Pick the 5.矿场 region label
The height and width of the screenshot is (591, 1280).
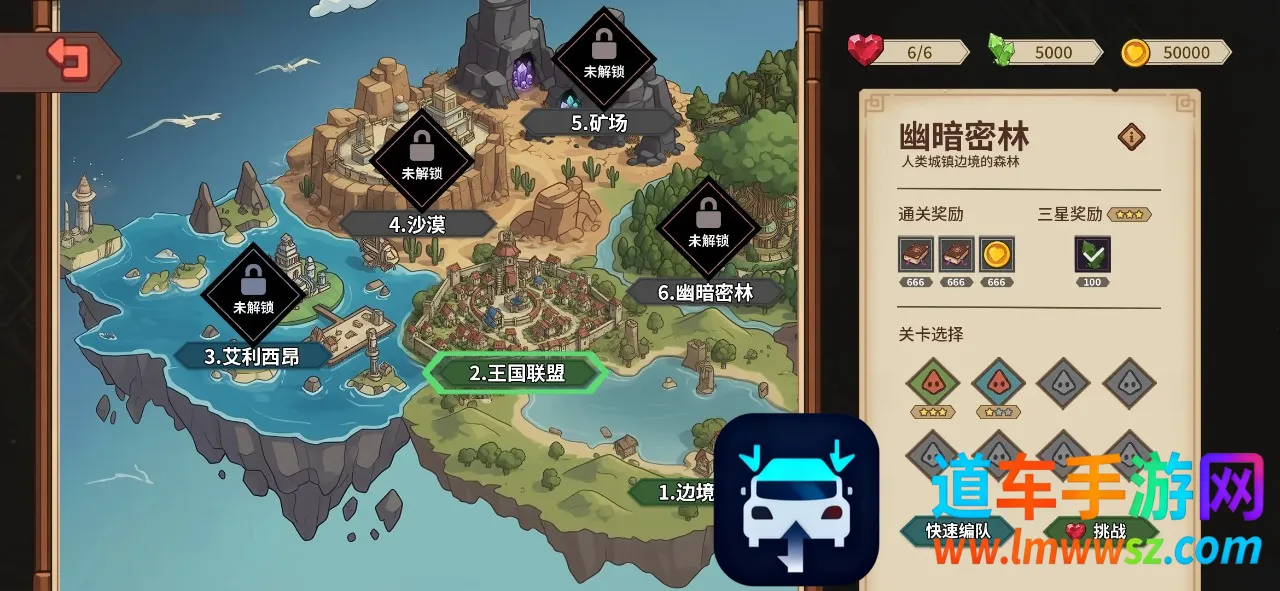[599, 123]
